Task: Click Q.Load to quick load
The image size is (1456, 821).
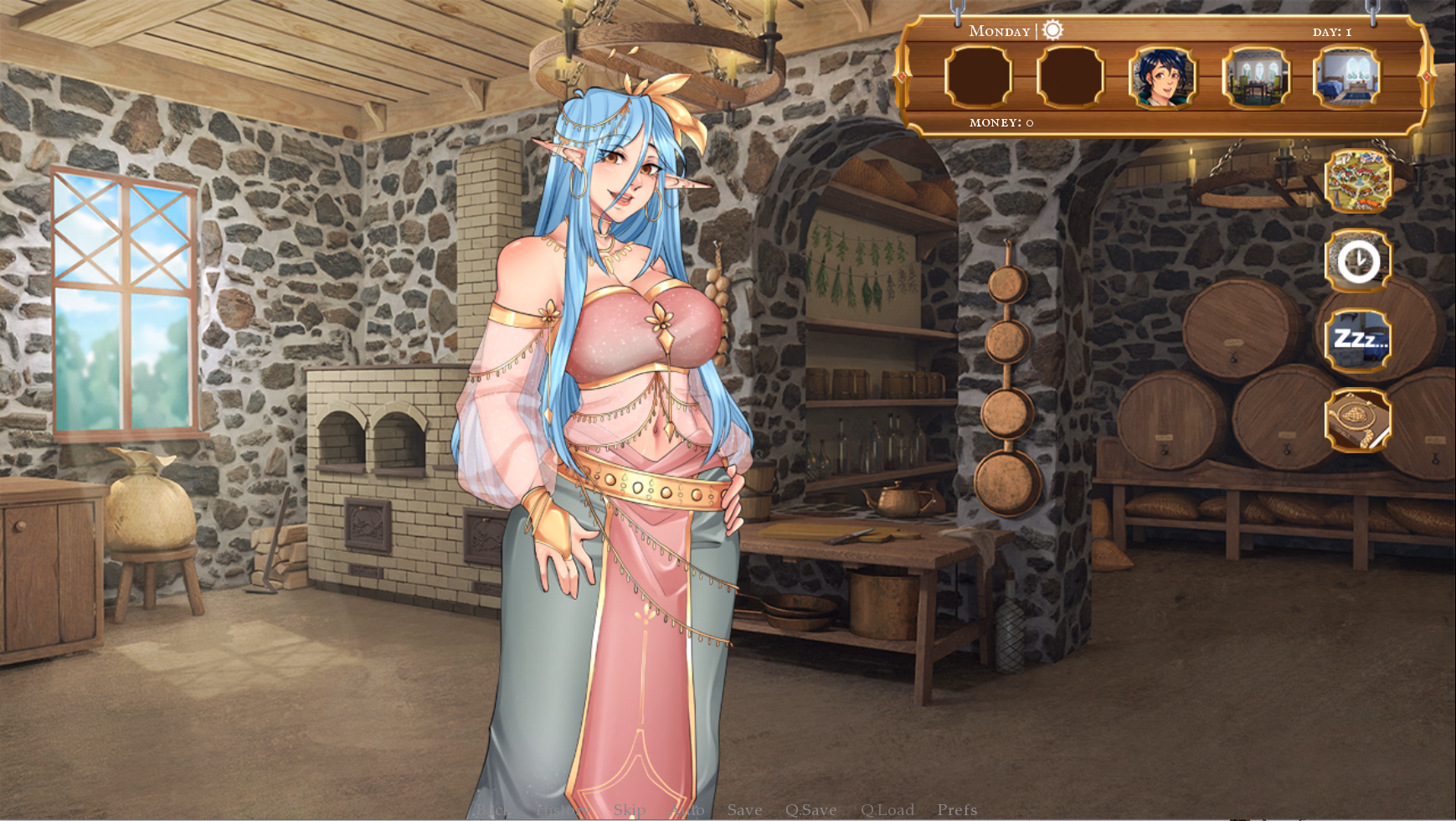Action: coord(888,810)
